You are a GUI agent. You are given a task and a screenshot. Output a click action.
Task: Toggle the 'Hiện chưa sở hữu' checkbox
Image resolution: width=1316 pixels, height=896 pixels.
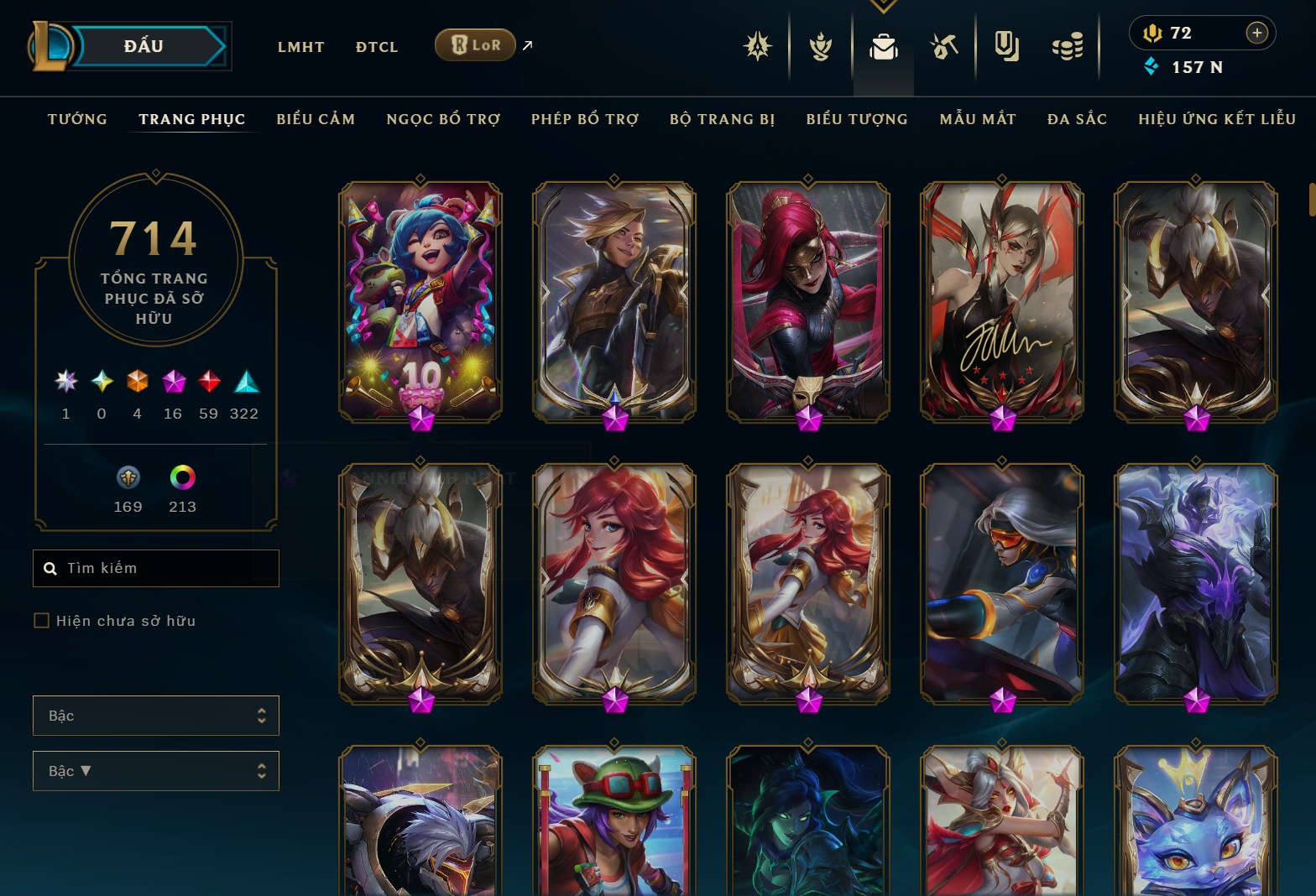41,620
